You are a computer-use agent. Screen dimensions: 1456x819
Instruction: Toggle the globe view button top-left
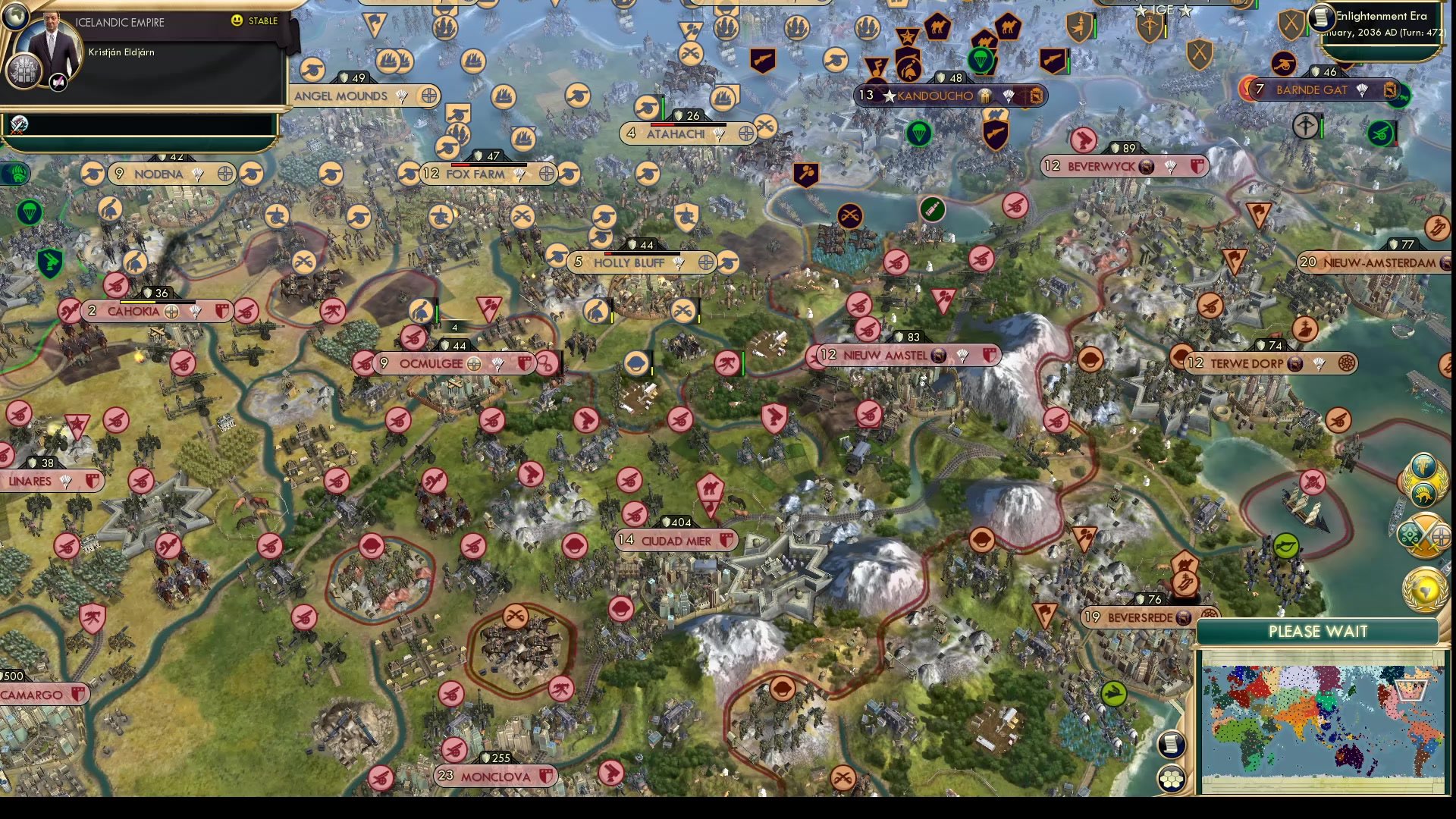click(15, 17)
